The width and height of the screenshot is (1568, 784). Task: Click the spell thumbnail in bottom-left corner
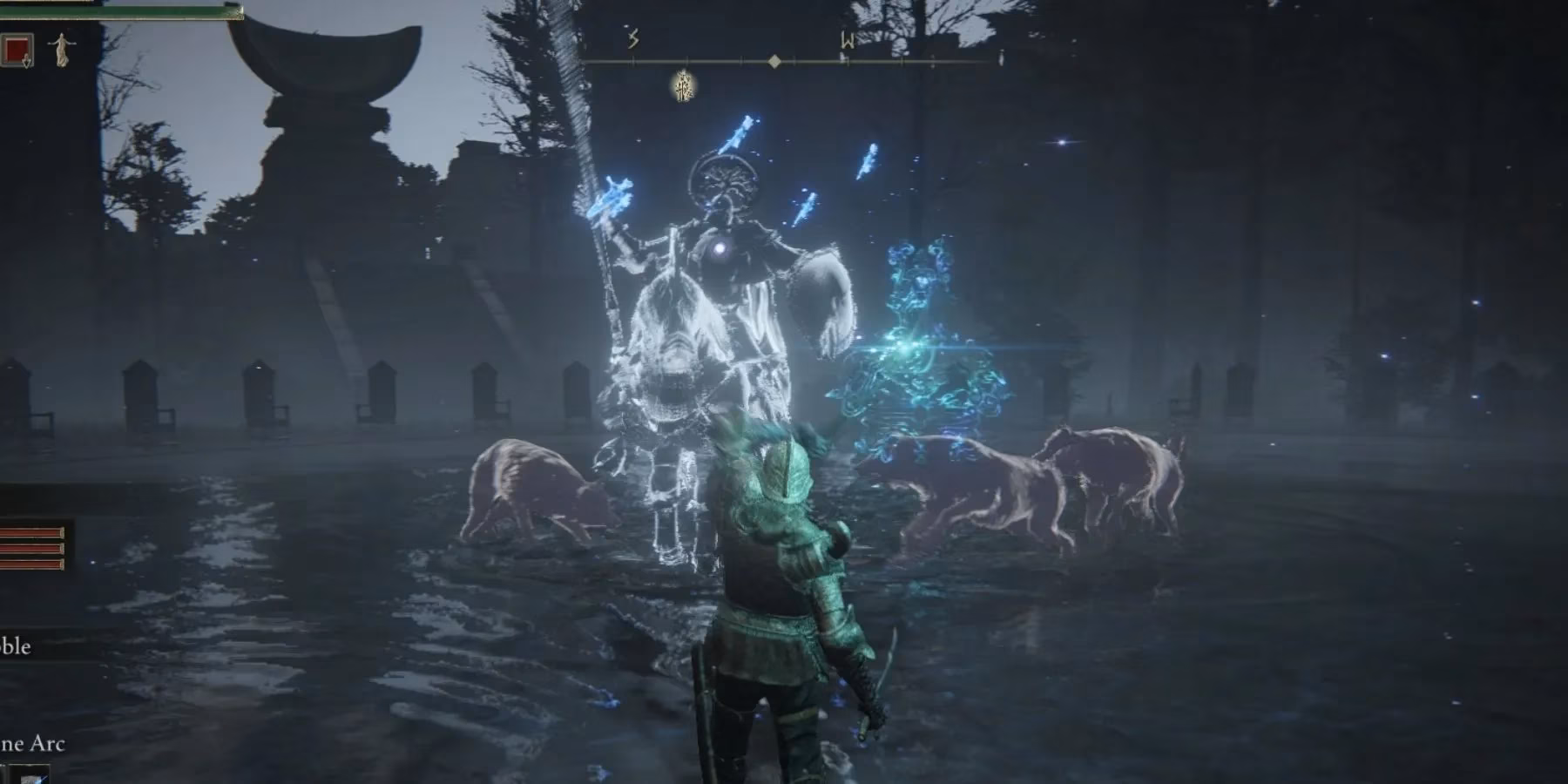point(30,775)
